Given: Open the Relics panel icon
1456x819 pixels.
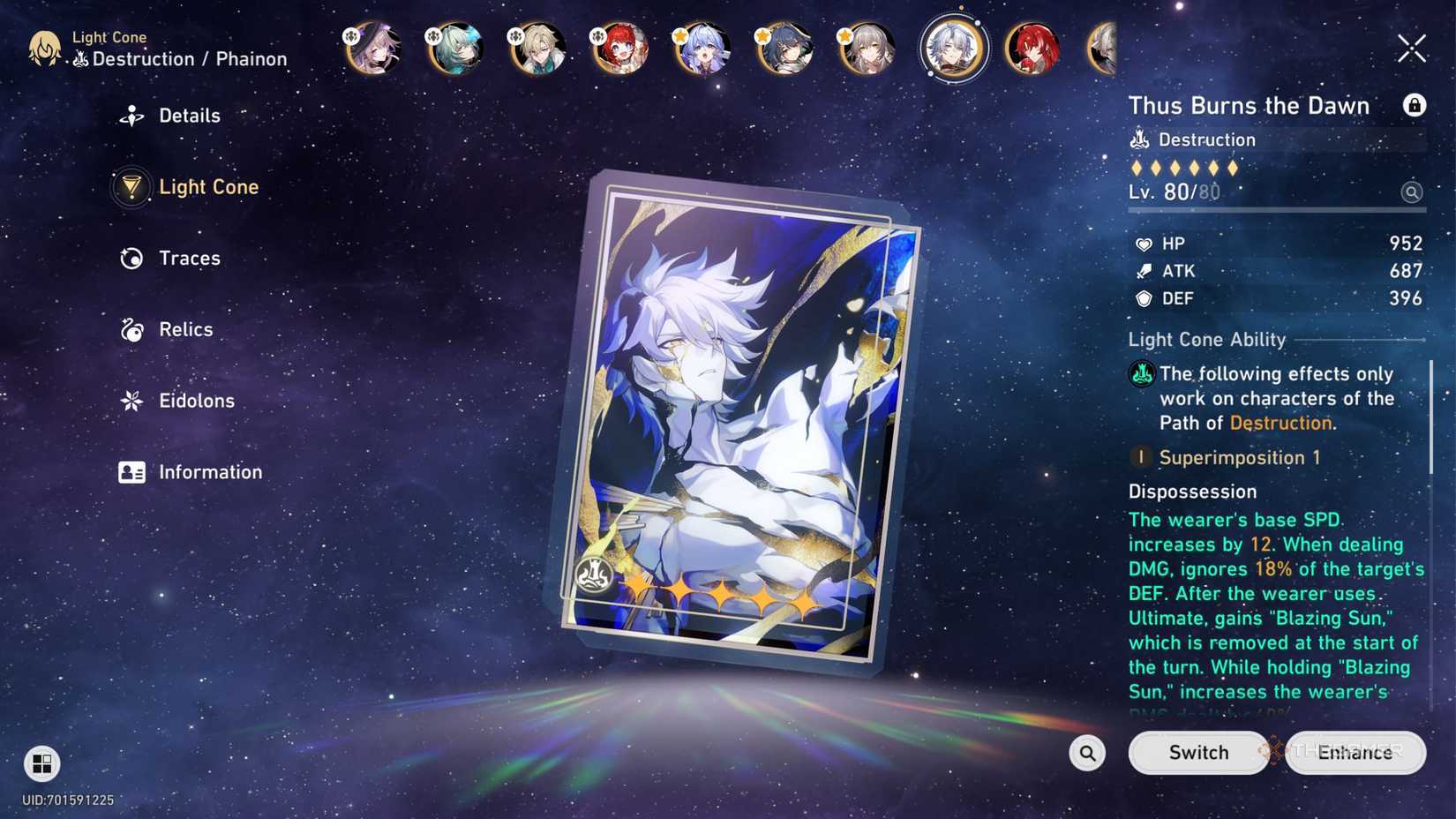Looking at the screenshot, I should tap(131, 329).
